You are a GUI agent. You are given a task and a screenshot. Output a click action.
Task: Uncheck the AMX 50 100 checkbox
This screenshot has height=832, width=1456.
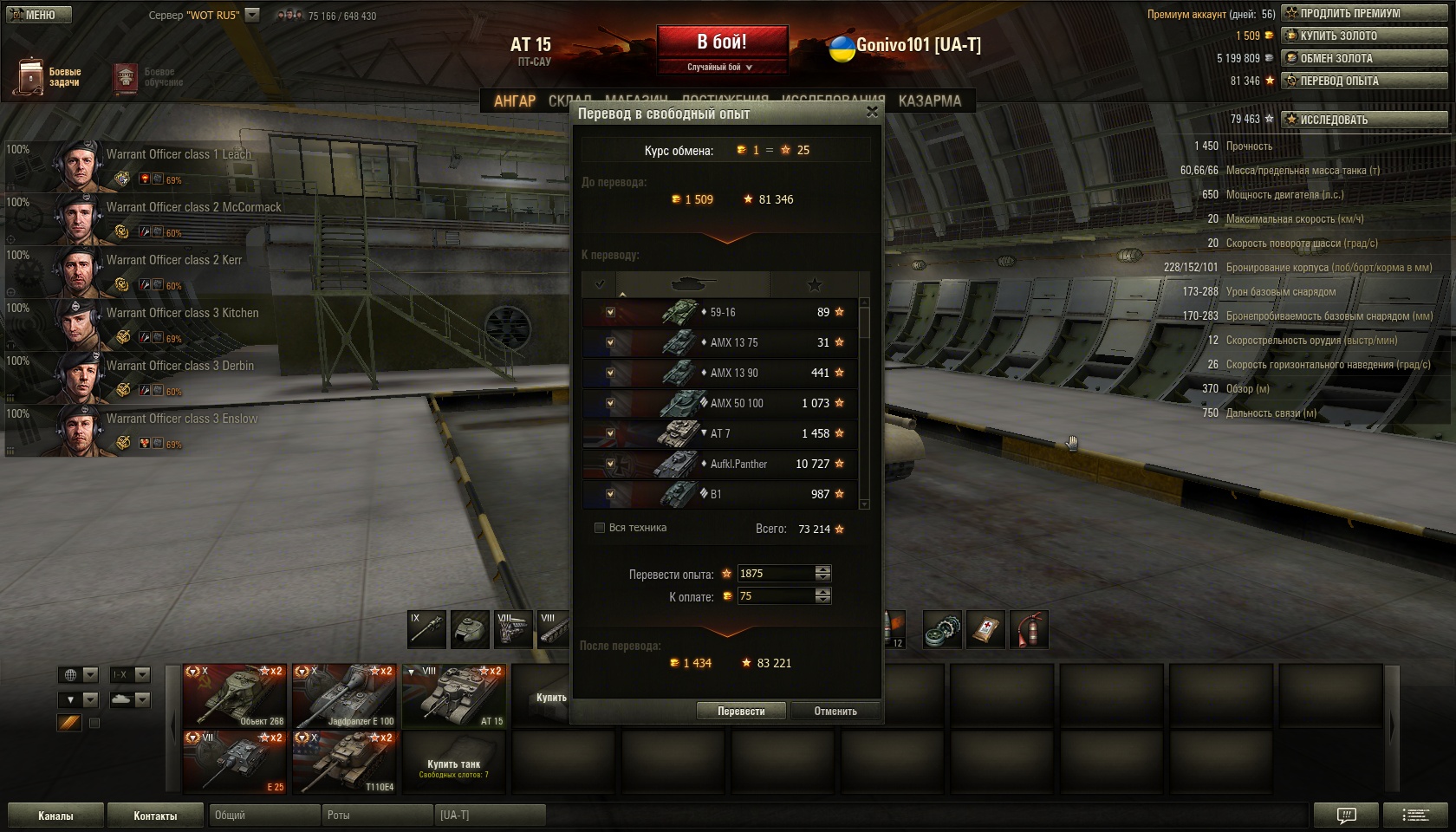point(610,403)
